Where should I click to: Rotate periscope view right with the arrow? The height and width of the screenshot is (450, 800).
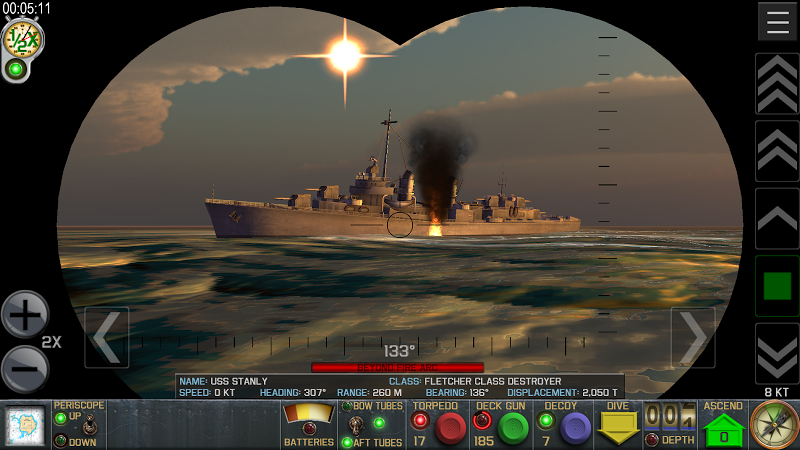tap(693, 338)
